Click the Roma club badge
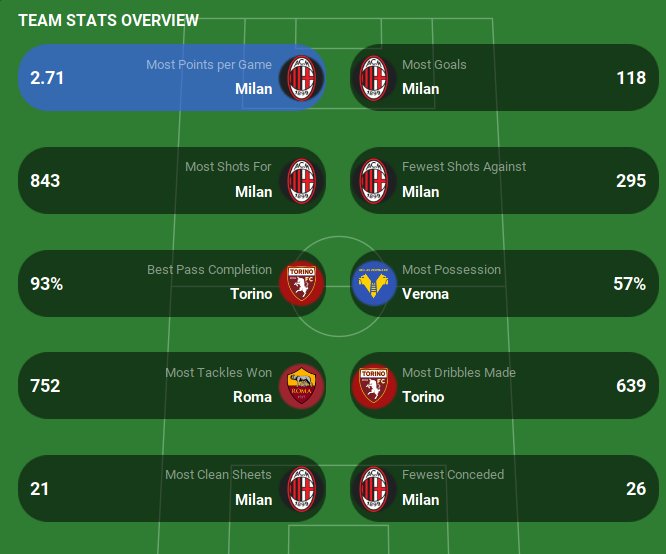This screenshot has width=666, height=554. [x=301, y=386]
